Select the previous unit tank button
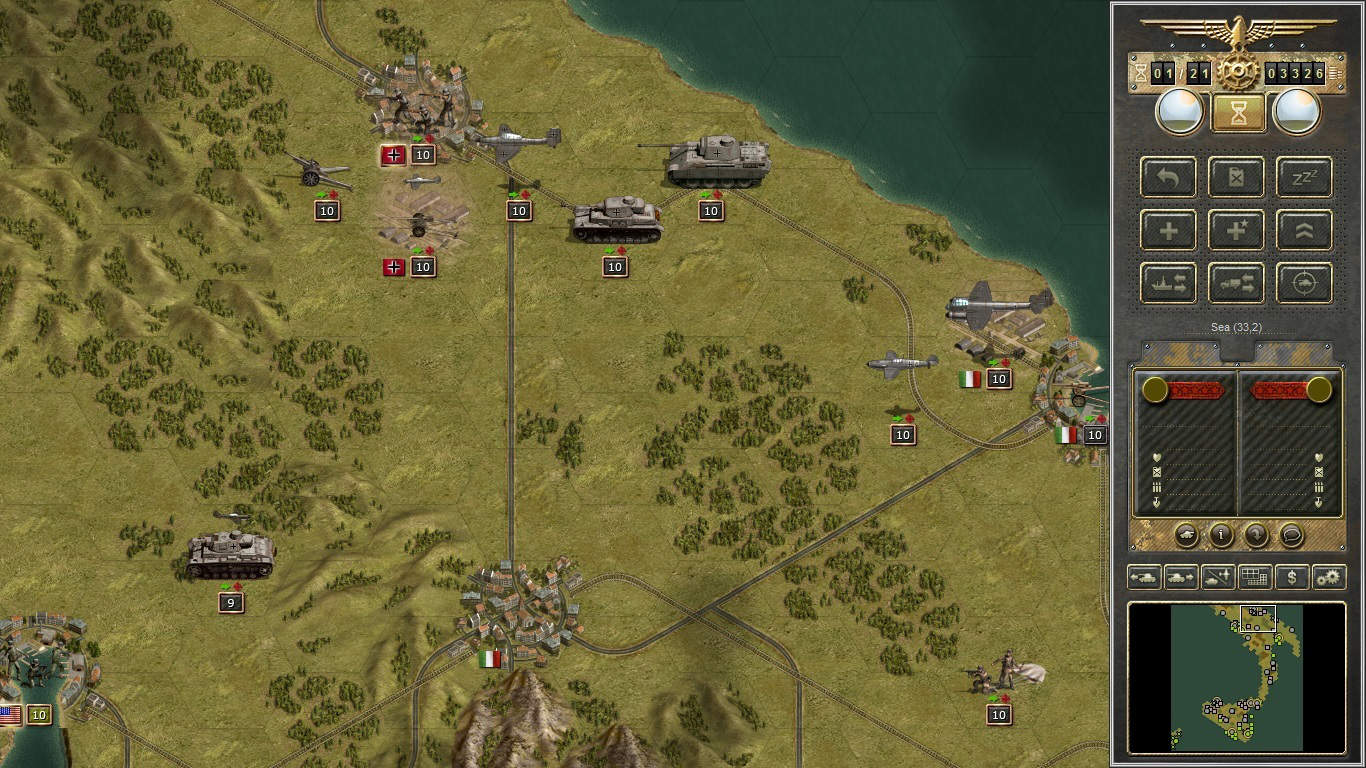 coord(1144,577)
